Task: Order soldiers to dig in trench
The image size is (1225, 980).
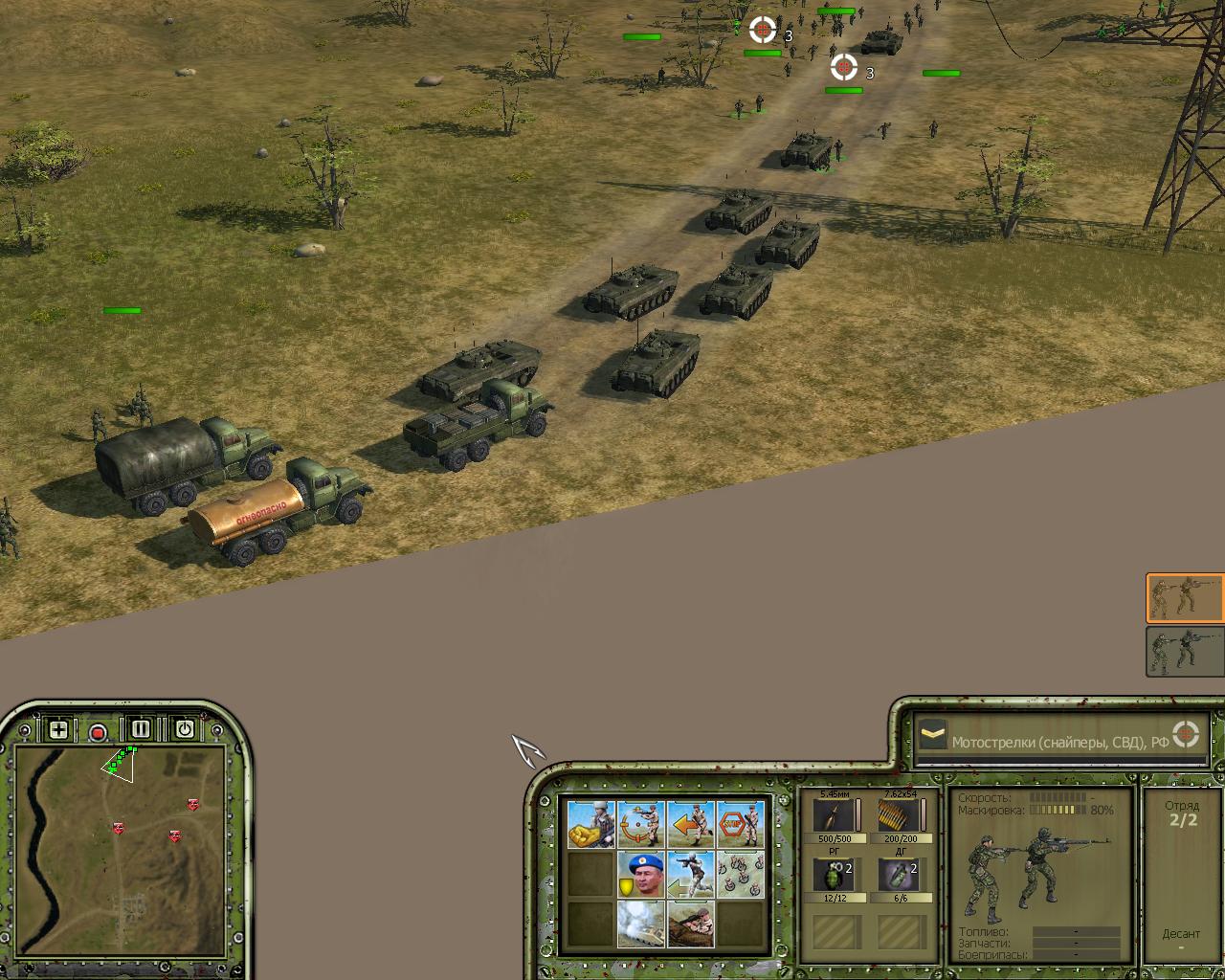Action: pos(690,924)
